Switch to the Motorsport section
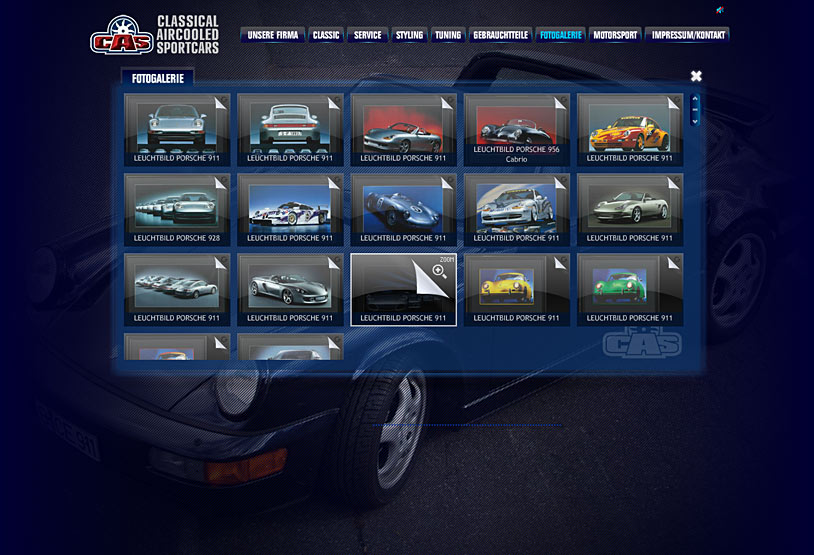Screen dimensions: 814x555 (615, 35)
